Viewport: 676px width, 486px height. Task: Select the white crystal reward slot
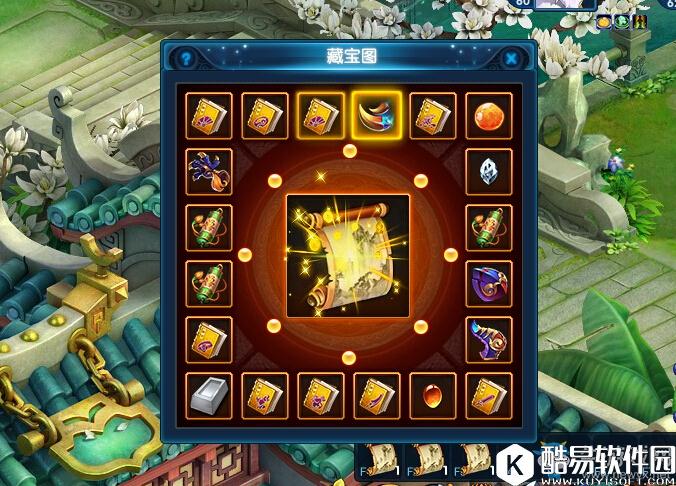pyautogui.click(x=489, y=172)
